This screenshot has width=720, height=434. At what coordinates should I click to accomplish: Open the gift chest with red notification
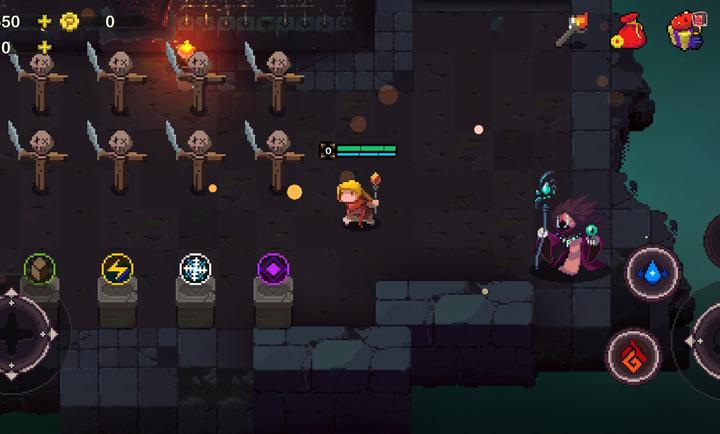coord(686,30)
